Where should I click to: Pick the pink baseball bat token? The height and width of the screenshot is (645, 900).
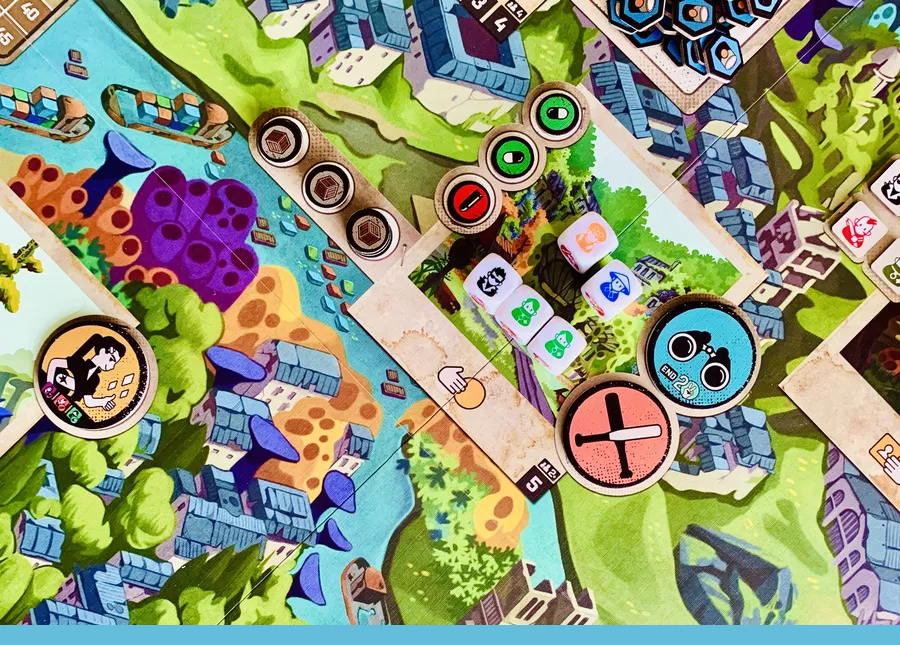(616, 433)
